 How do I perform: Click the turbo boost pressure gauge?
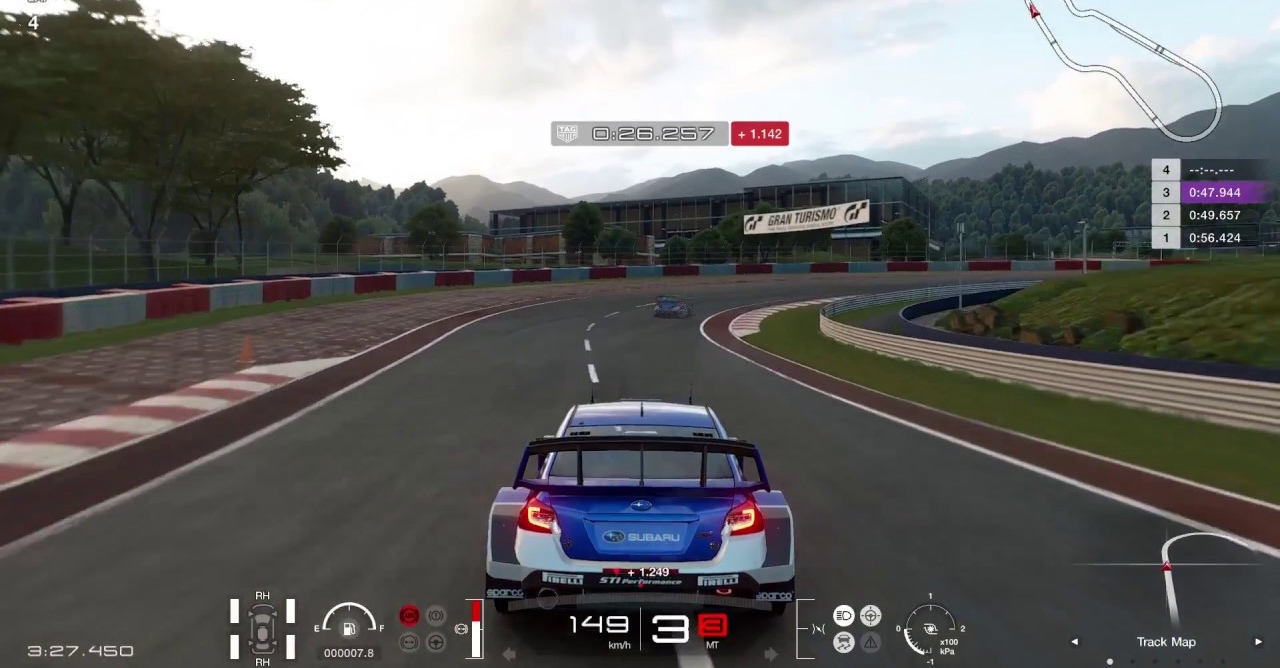click(x=930, y=629)
